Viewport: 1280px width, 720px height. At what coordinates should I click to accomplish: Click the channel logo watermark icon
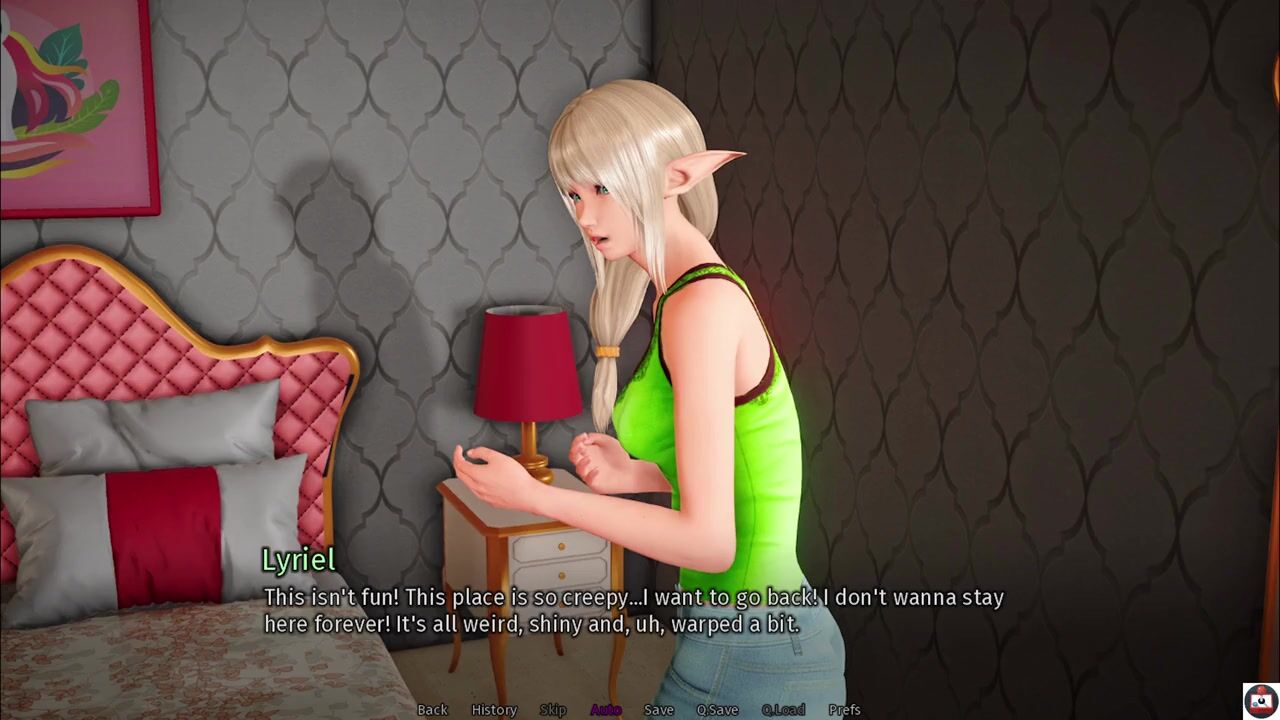point(1259,699)
